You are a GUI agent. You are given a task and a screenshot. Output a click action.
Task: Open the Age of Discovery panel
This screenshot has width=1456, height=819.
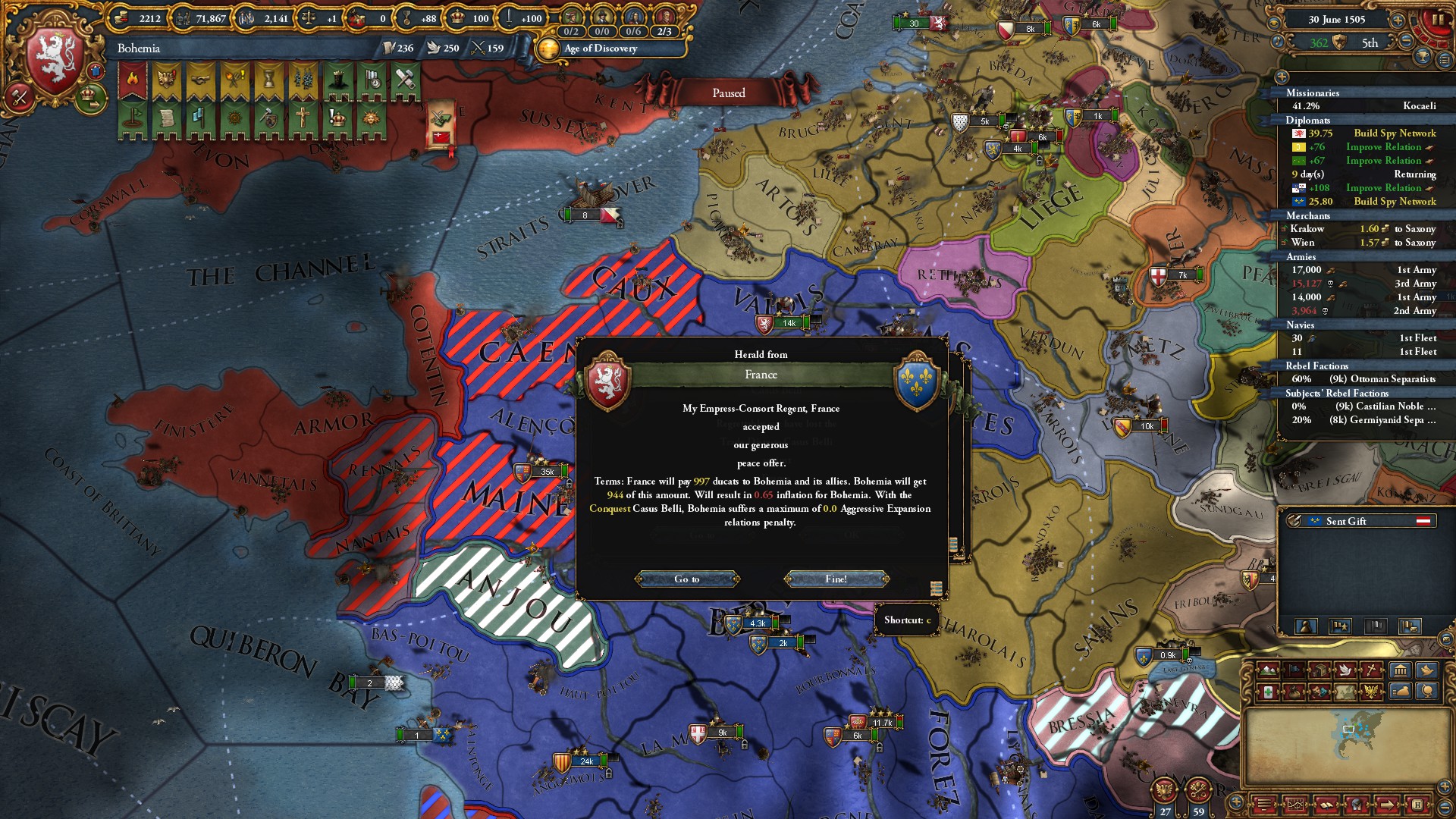click(600, 49)
